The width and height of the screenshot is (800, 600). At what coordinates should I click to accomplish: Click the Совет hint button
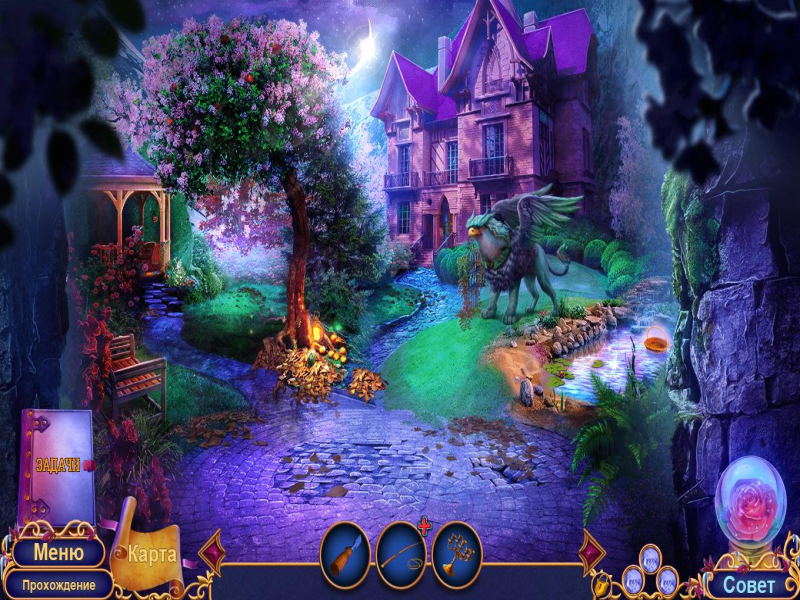[748, 584]
